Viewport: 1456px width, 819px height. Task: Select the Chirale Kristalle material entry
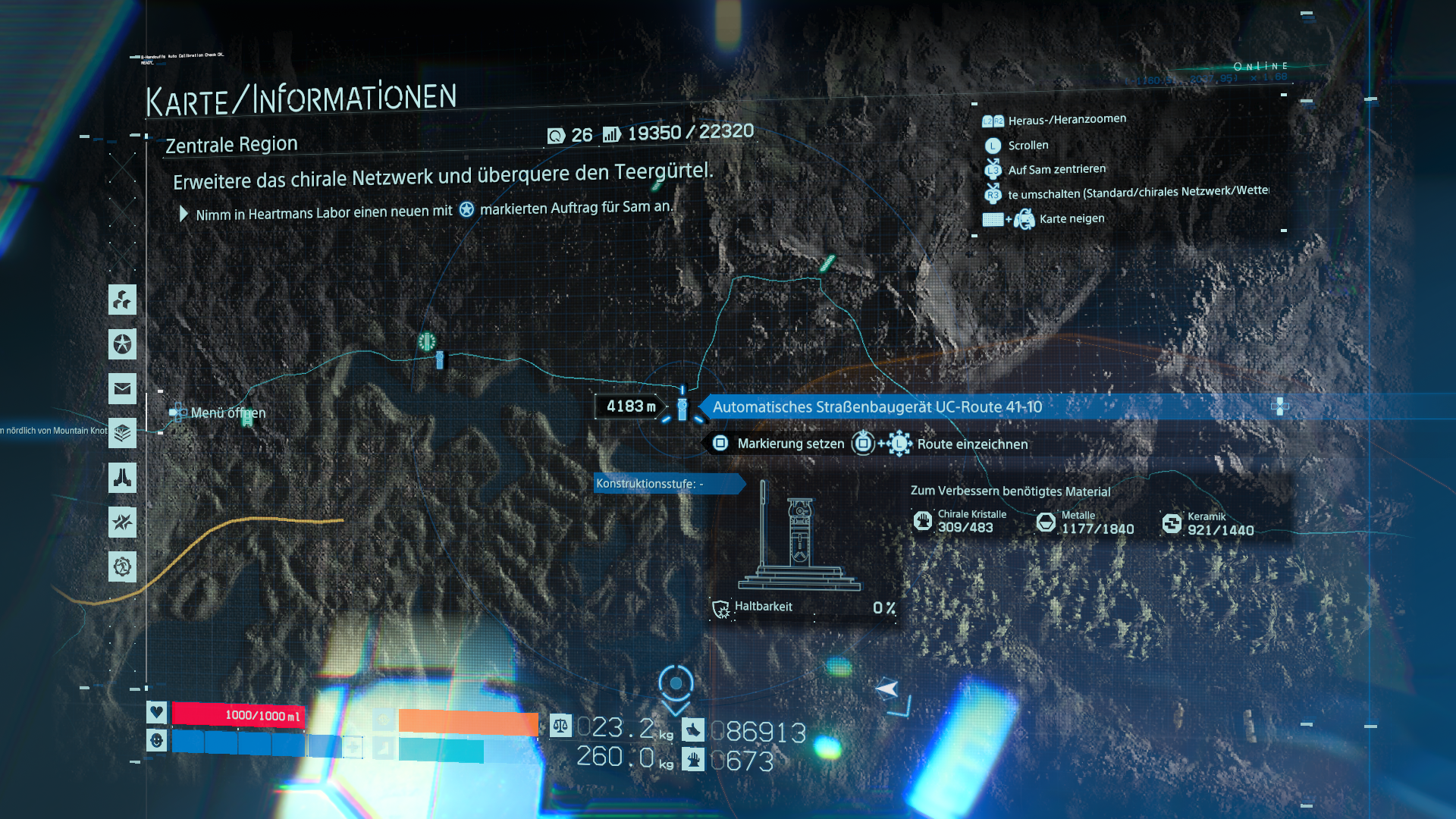962,522
